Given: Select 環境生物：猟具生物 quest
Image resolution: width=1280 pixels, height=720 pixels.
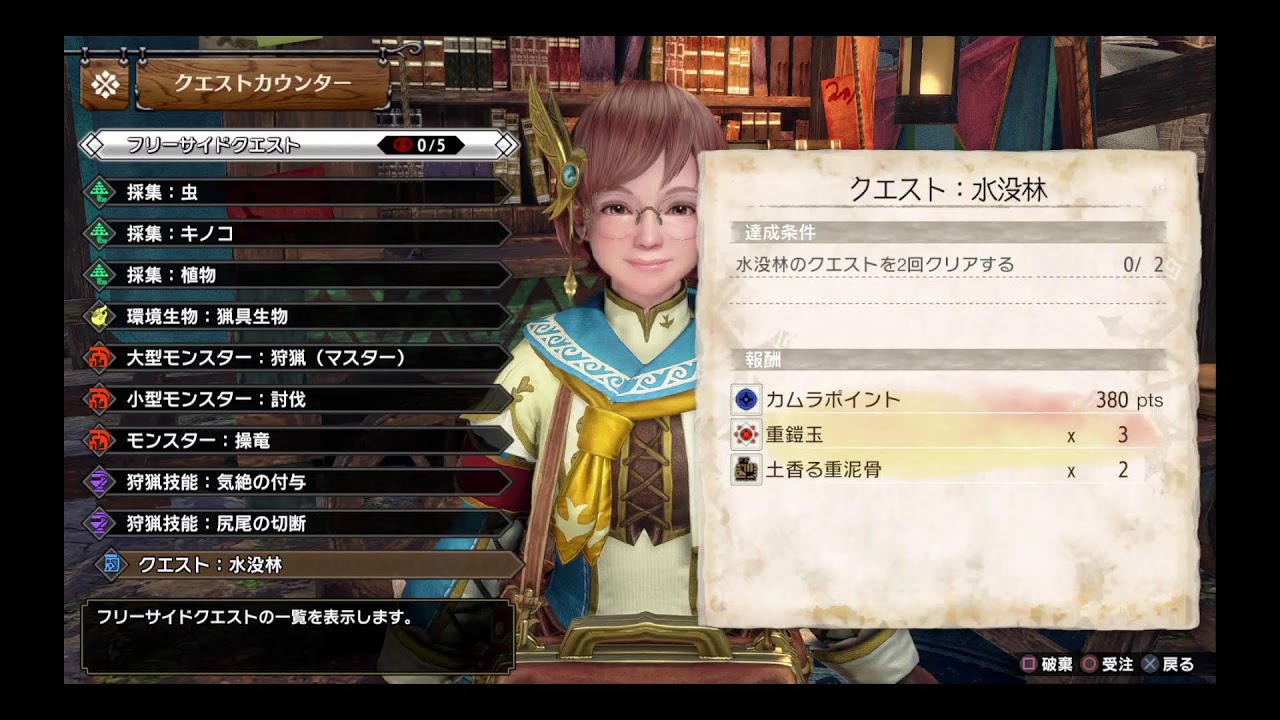Looking at the screenshot, I should click(300, 316).
